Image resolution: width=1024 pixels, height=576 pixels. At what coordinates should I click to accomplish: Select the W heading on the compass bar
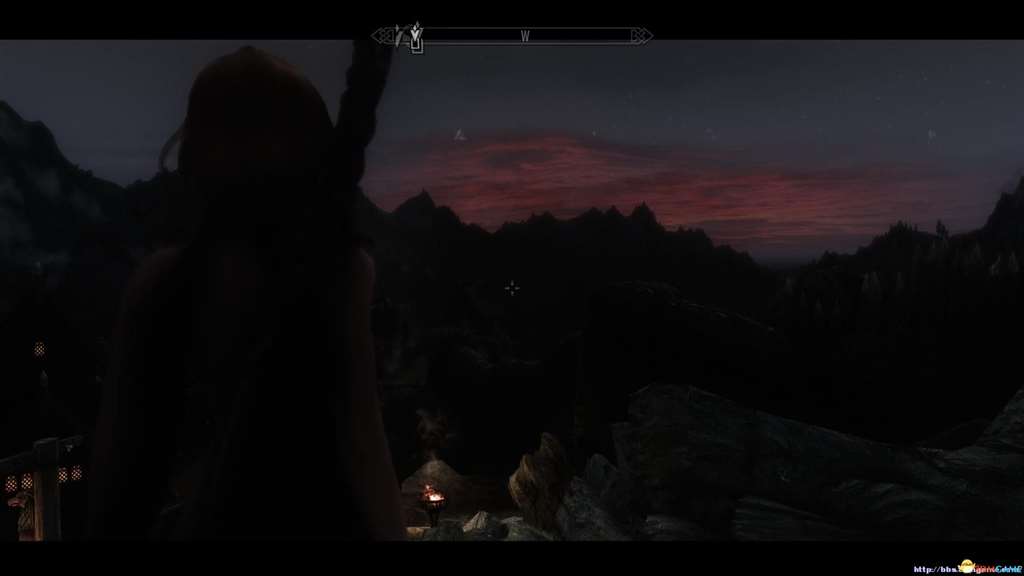(x=524, y=37)
